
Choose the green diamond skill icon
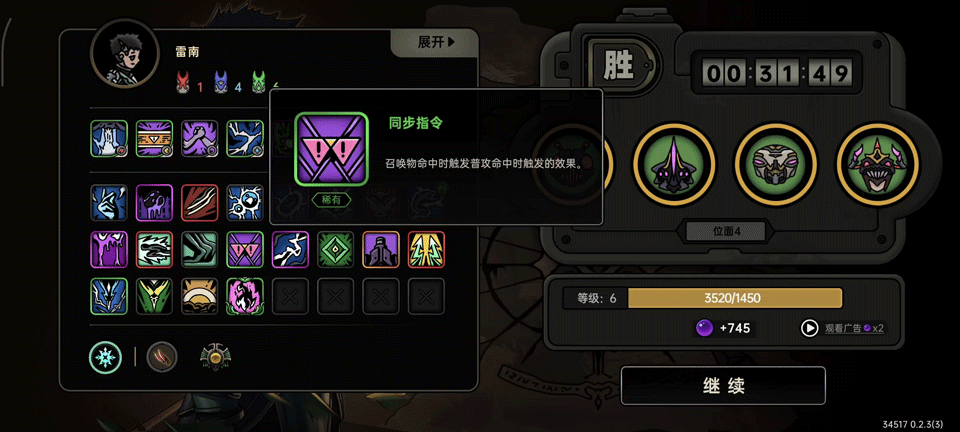tap(336, 250)
